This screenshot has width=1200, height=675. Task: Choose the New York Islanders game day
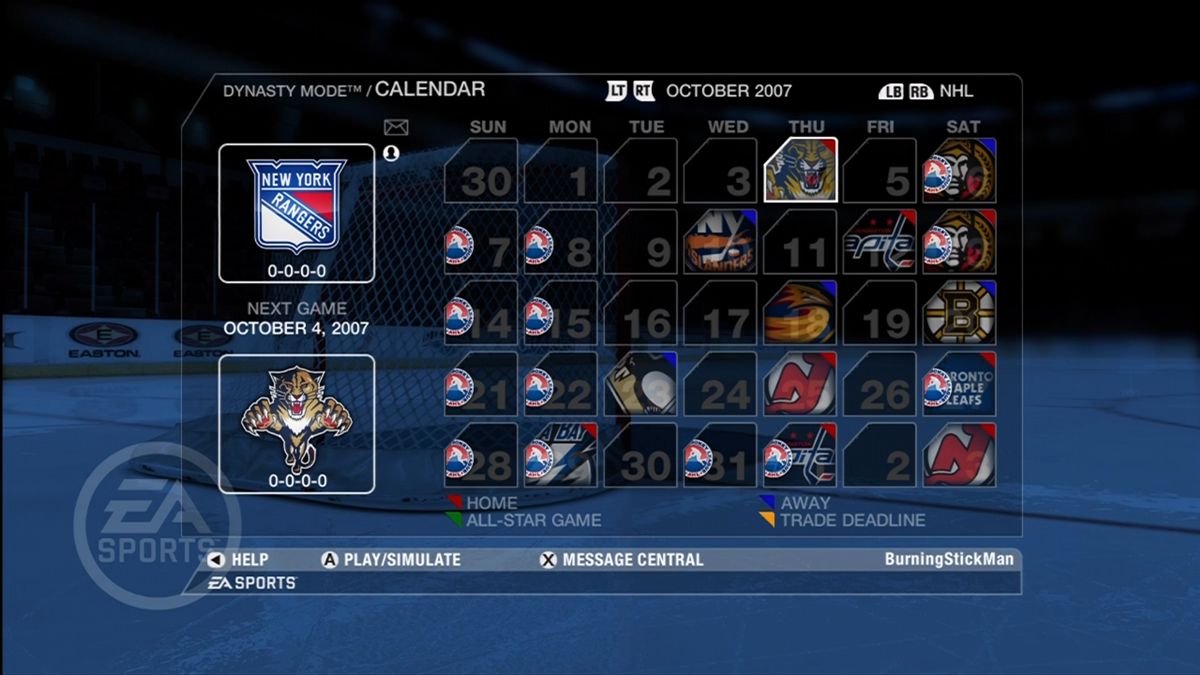(x=720, y=242)
